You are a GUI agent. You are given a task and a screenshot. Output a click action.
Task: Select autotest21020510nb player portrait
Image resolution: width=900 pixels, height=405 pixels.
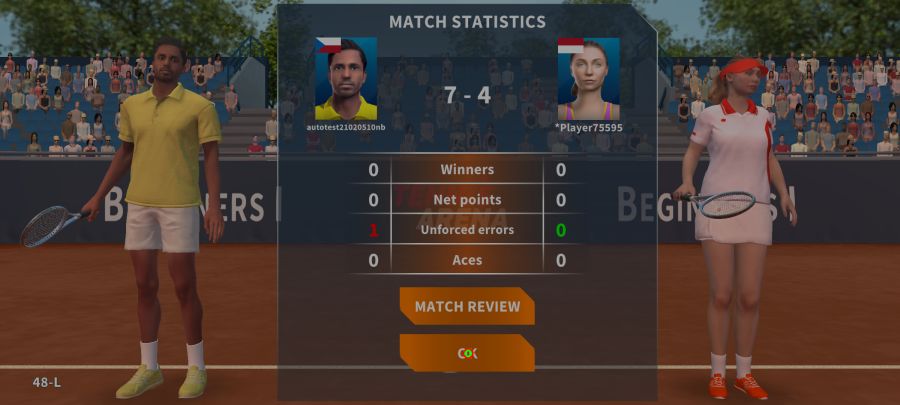(346, 79)
